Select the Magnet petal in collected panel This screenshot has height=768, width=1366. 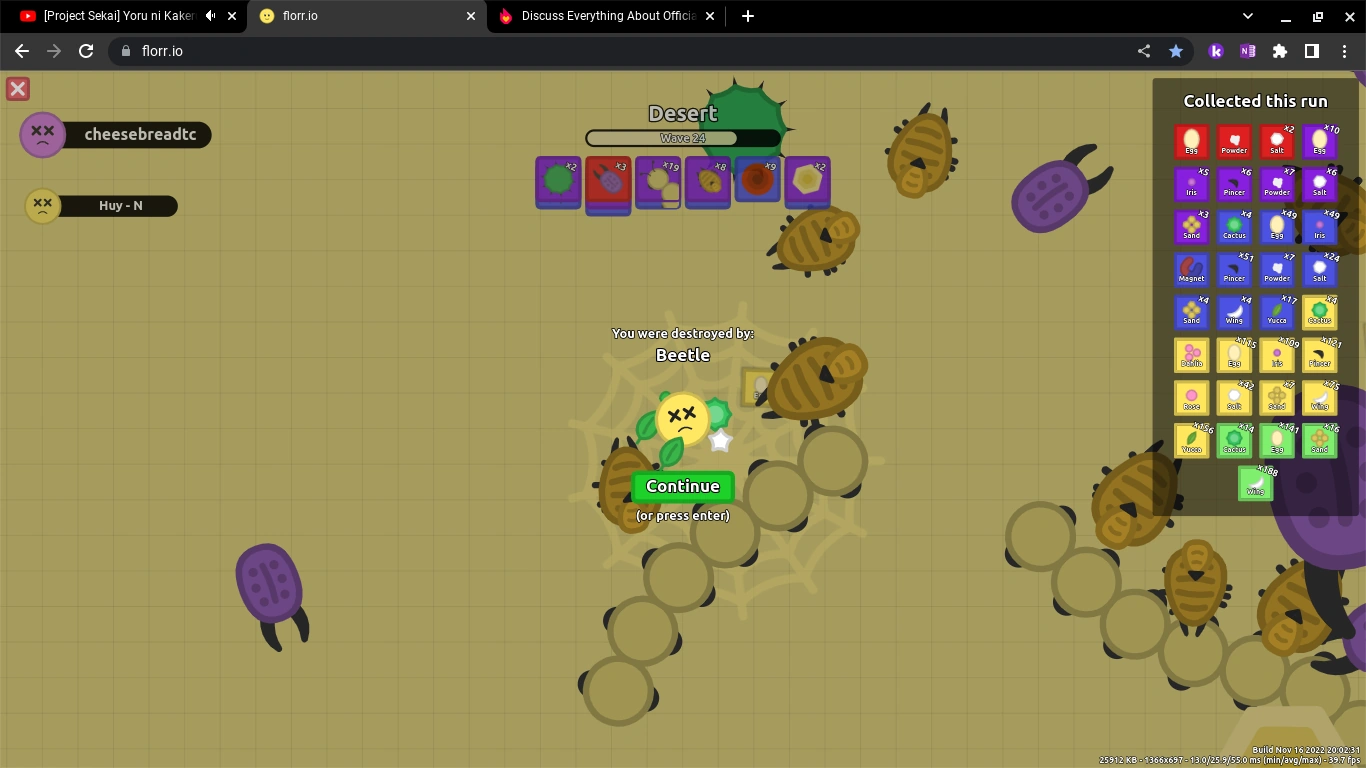(x=1191, y=270)
